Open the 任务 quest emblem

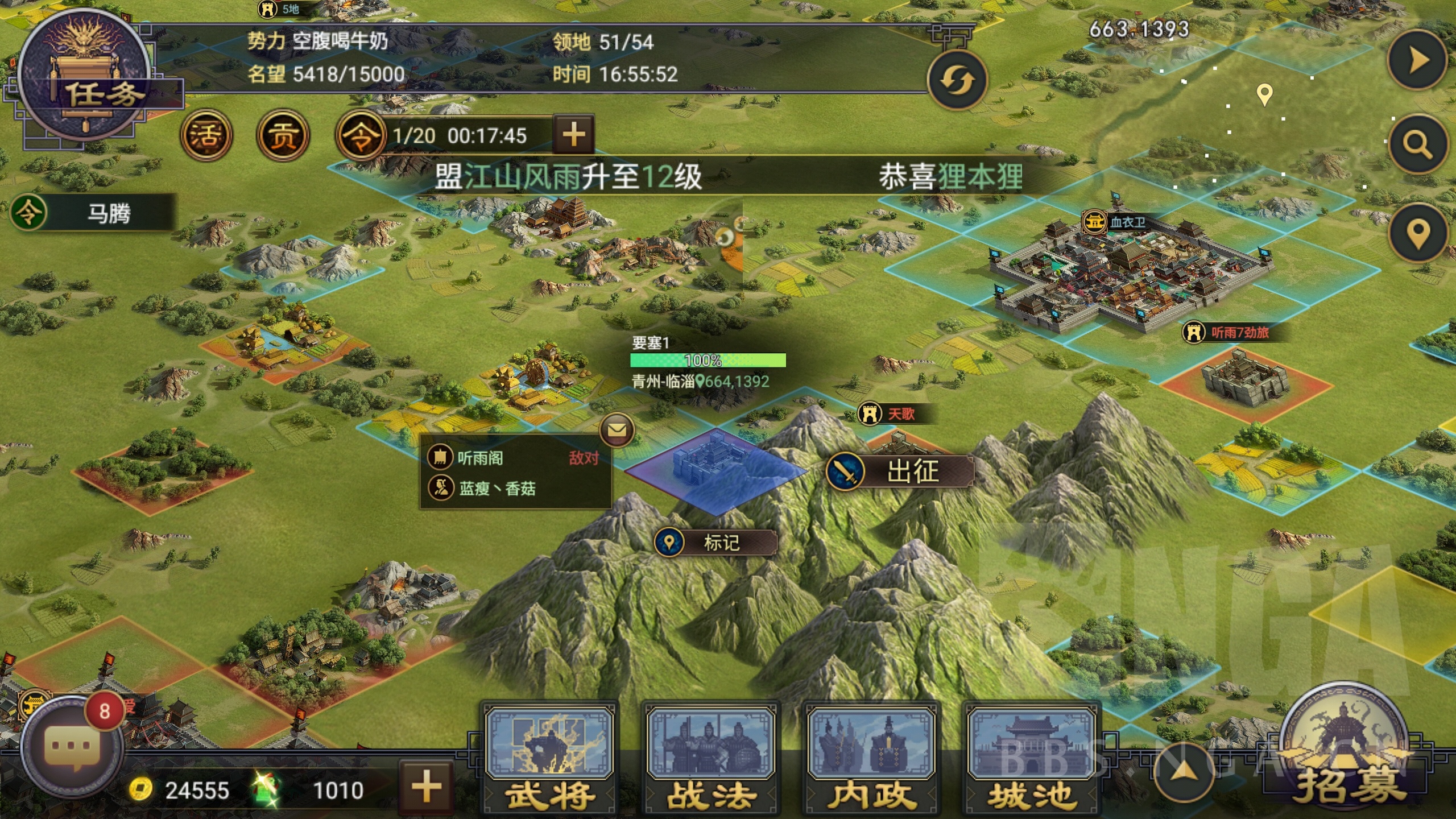pyautogui.click(x=85, y=77)
